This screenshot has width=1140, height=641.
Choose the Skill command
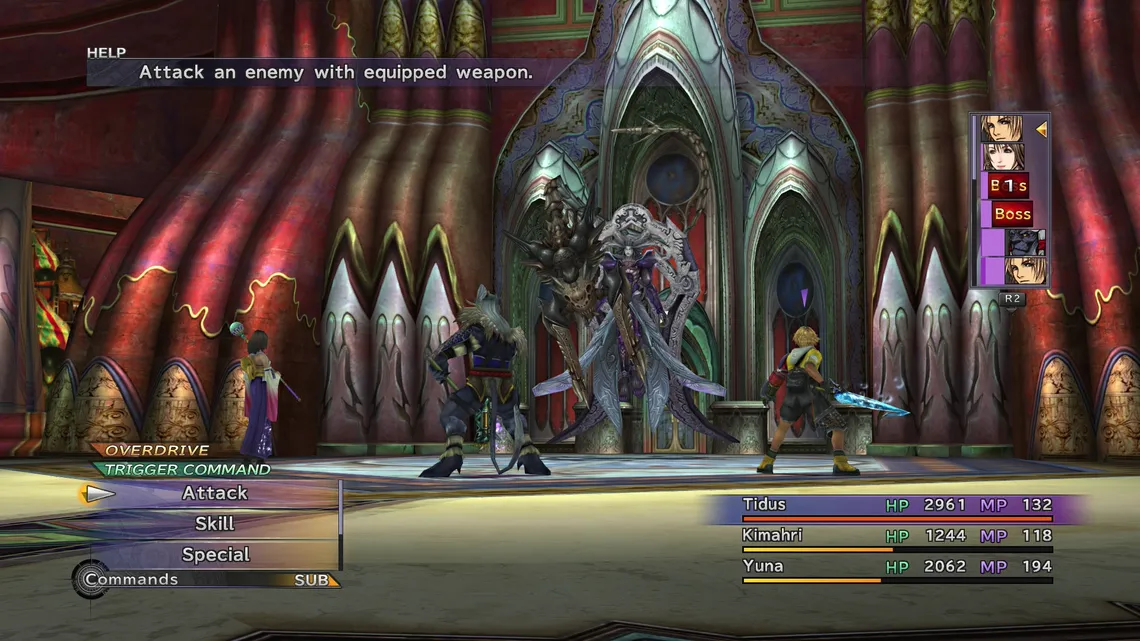click(214, 524)
